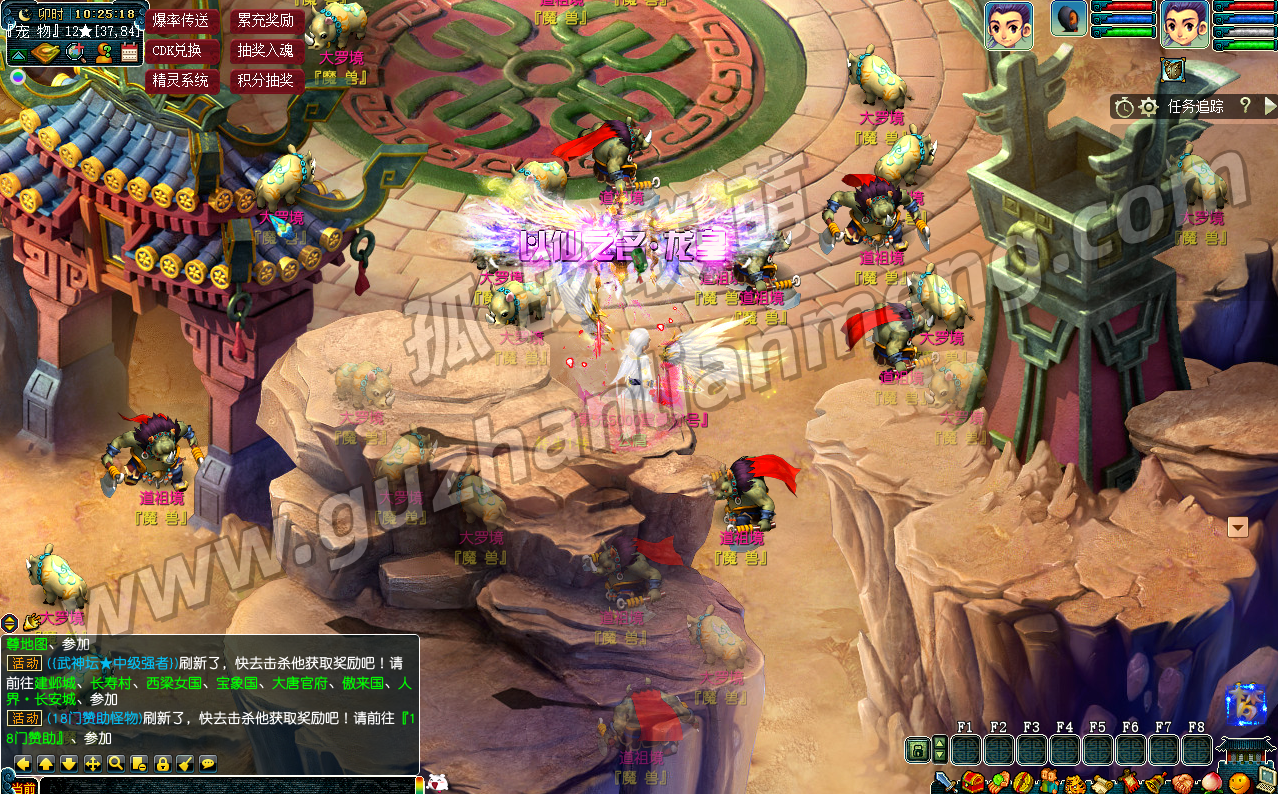Click the magnifier icon in chat toolbar

pyautogui.click(x=115, y=763)
